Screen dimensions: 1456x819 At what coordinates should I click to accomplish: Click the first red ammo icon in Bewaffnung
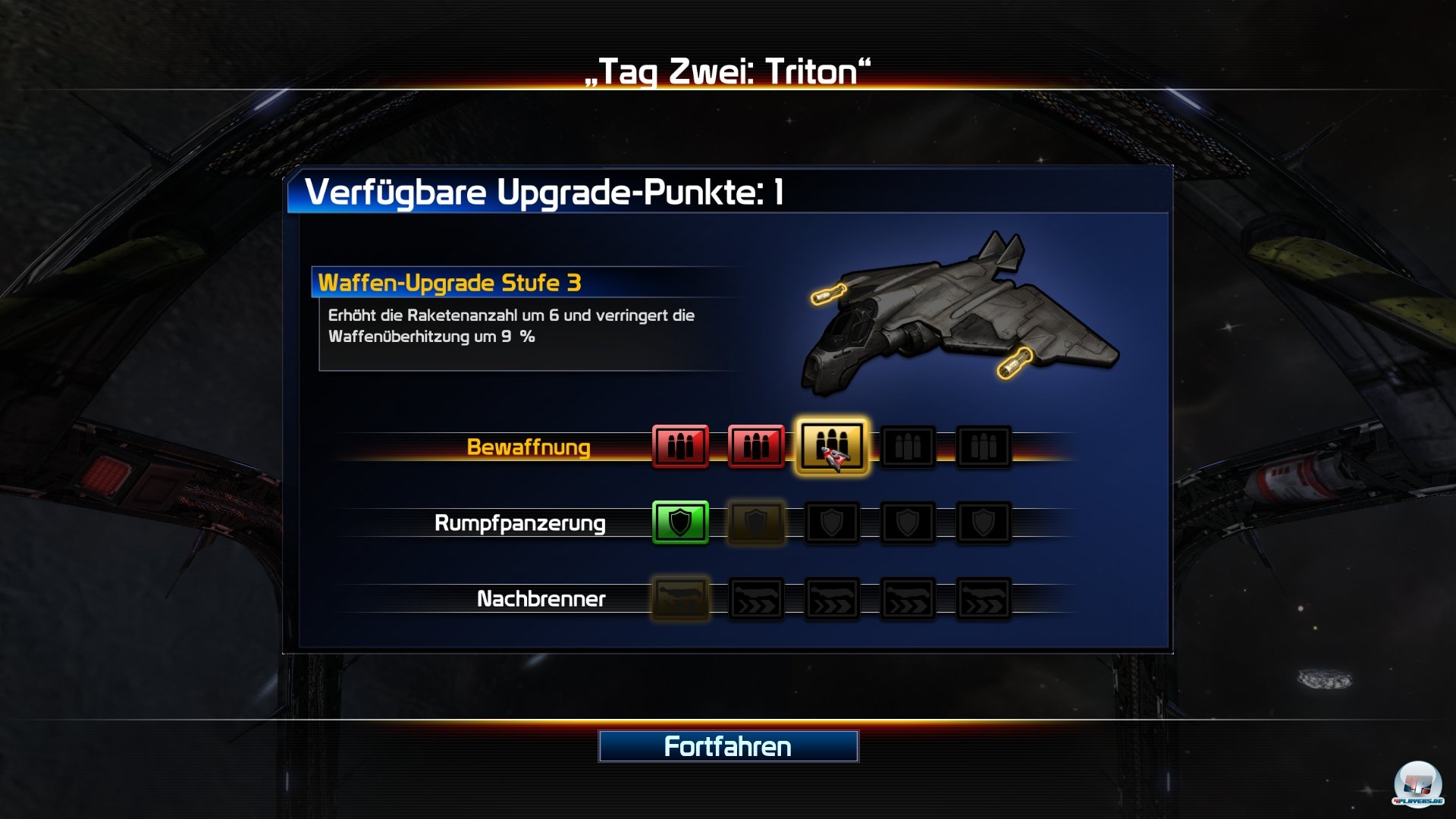(x=680, y=447)
